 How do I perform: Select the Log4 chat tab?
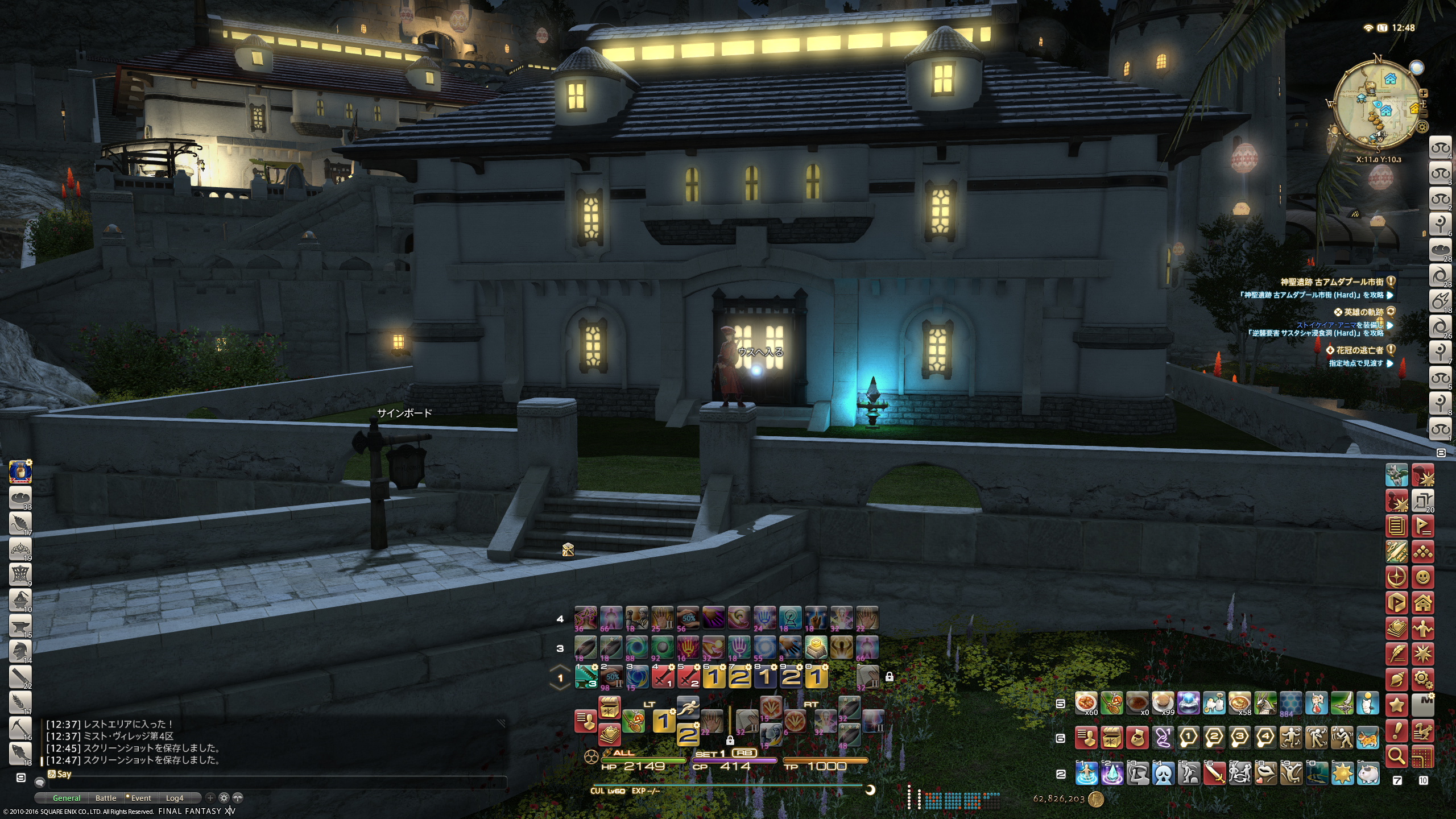[175, 798]
